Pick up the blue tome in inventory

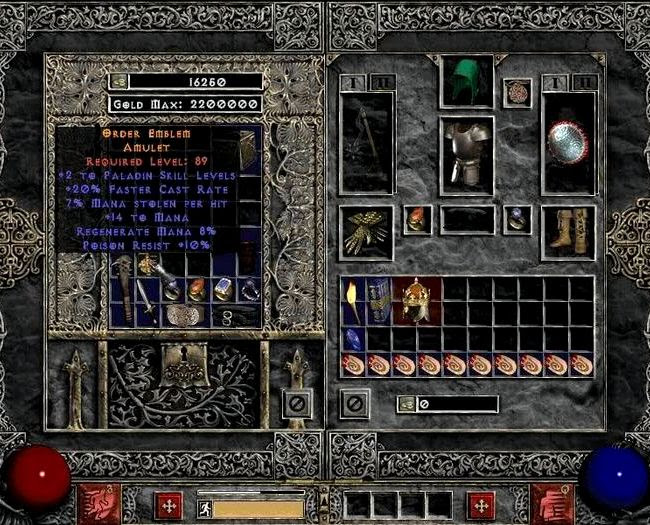(x=379, y=300)
